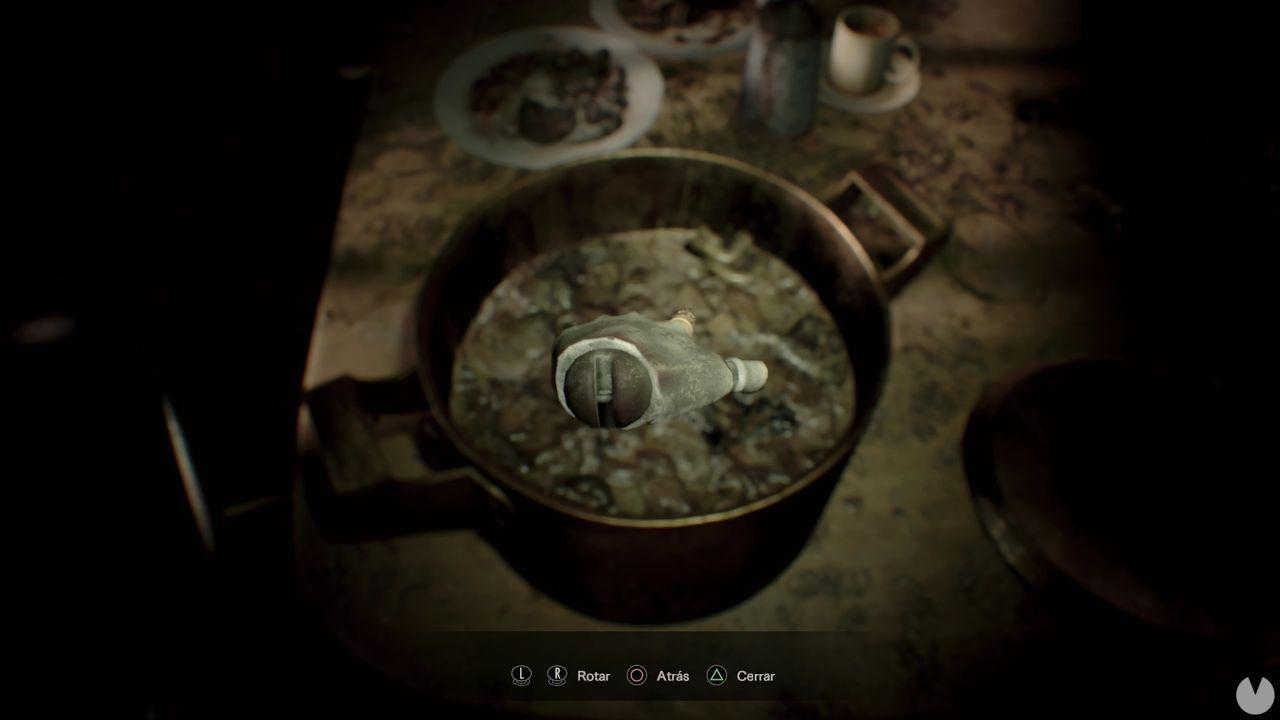The height and width of the screenshot is (720, 1280).
Task: Click the control hints bar at the bottom
Action: [640, 676]
